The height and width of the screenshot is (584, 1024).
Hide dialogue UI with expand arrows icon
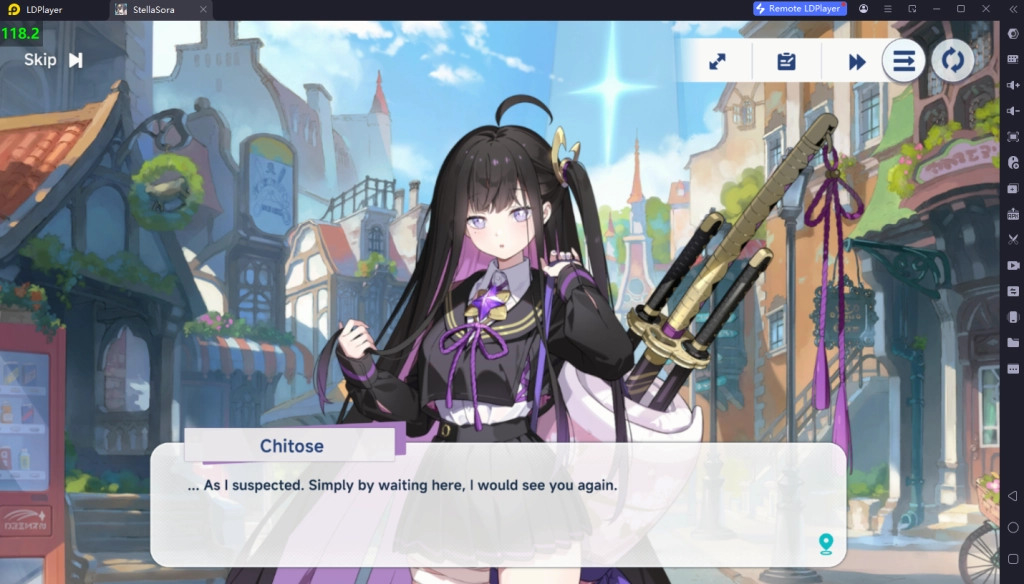717,62
